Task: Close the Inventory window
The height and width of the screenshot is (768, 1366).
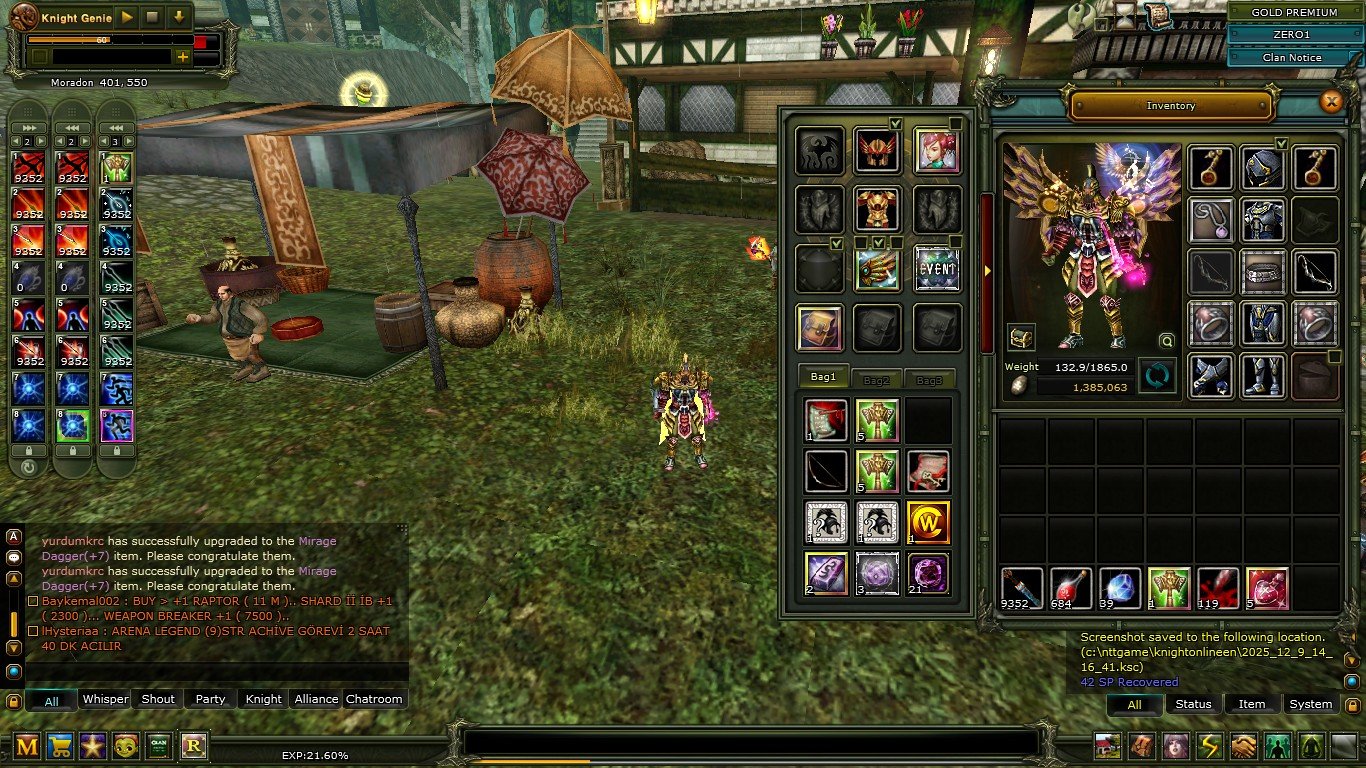Action: point(1330,102)
